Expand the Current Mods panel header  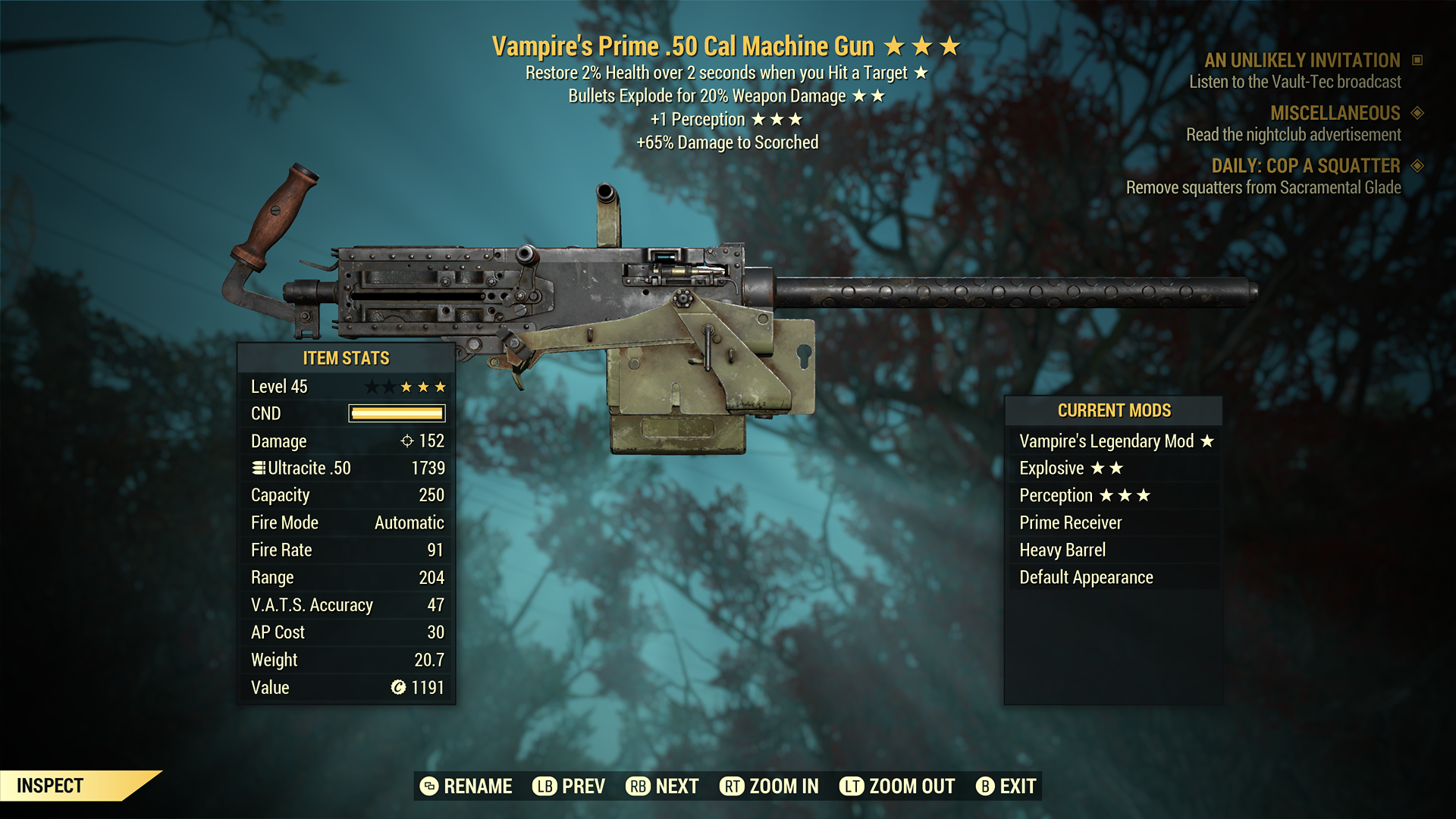tap(1114, 410)
